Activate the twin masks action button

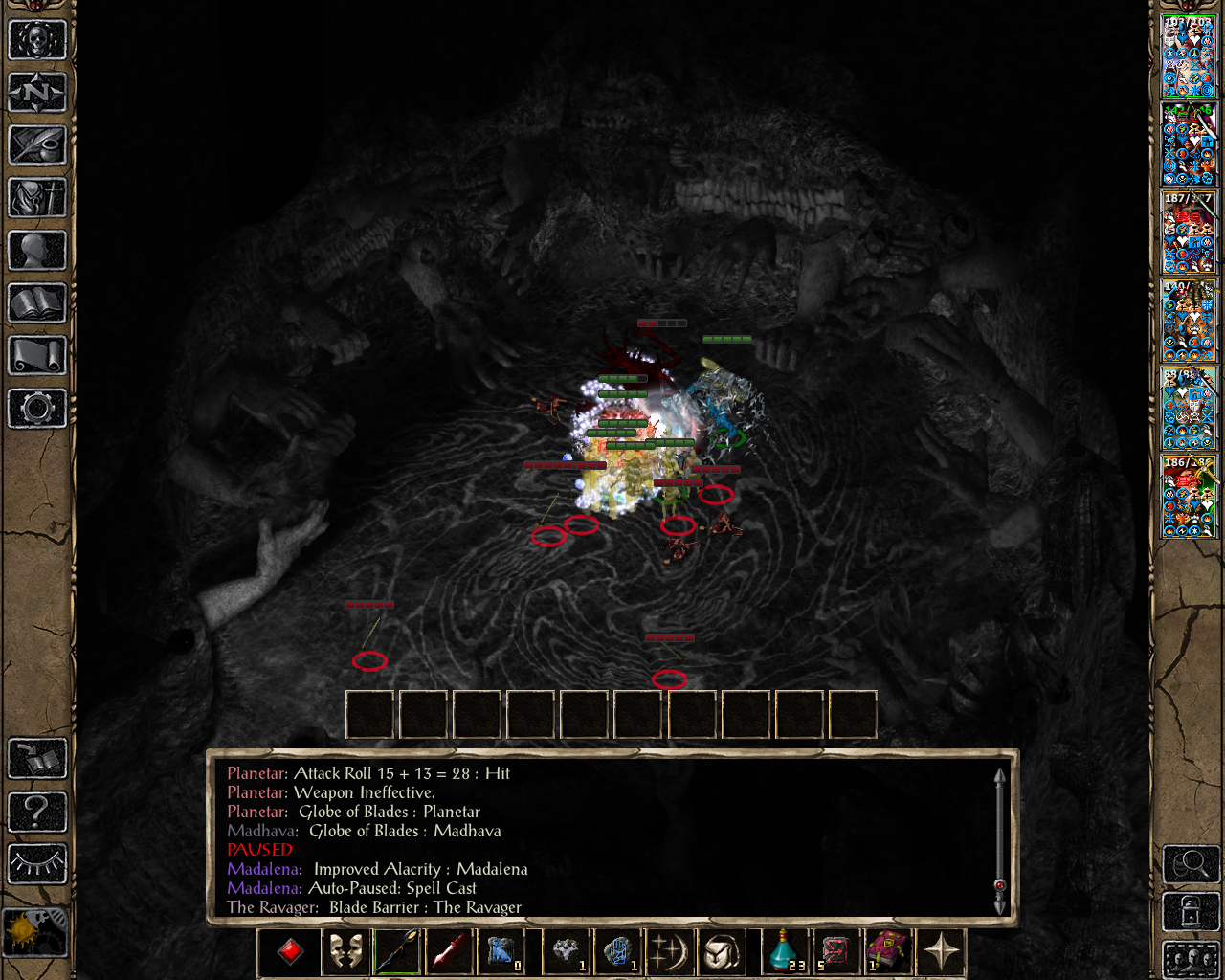coord(345,951)
